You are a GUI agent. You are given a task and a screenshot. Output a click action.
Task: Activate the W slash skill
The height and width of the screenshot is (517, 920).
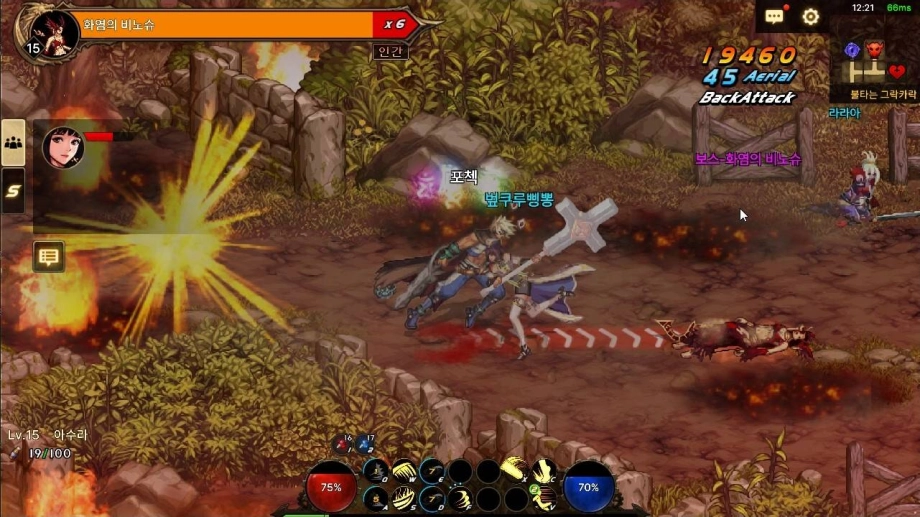click(x=403, y=471)
